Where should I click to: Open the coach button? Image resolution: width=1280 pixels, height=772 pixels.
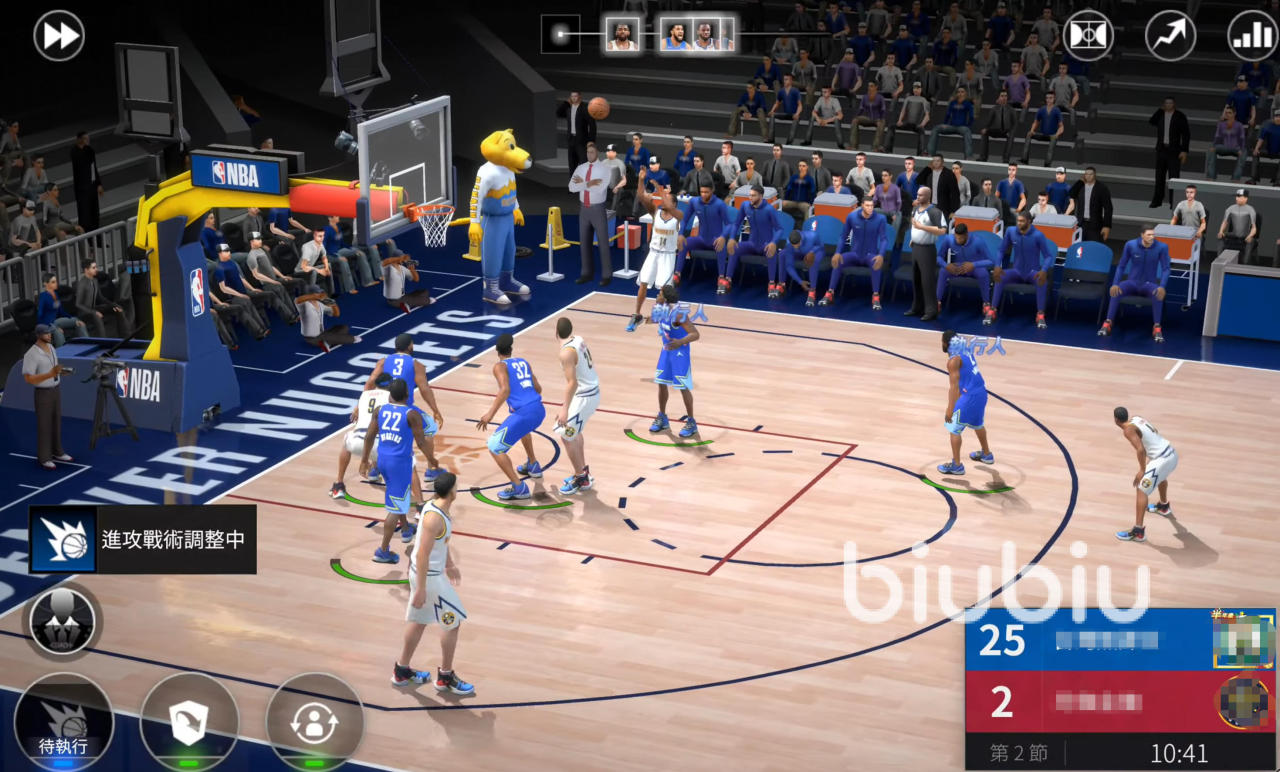(62, 620)
